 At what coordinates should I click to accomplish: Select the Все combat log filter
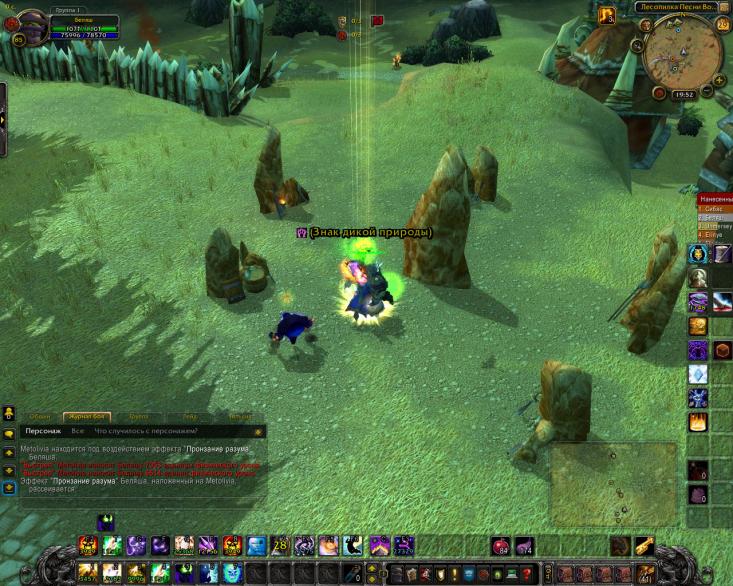(77, 431)
